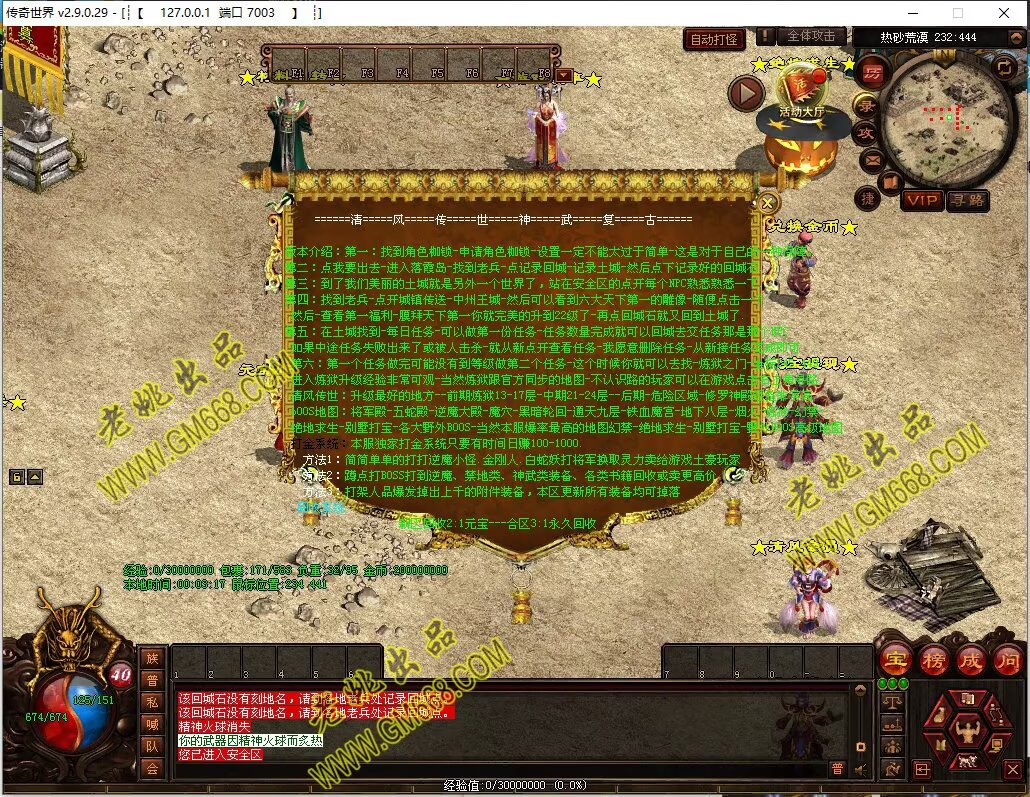This screenshot has height=797, width=1030.
Task: Select the 喊 shout chat channel
Action: (153, 723)
